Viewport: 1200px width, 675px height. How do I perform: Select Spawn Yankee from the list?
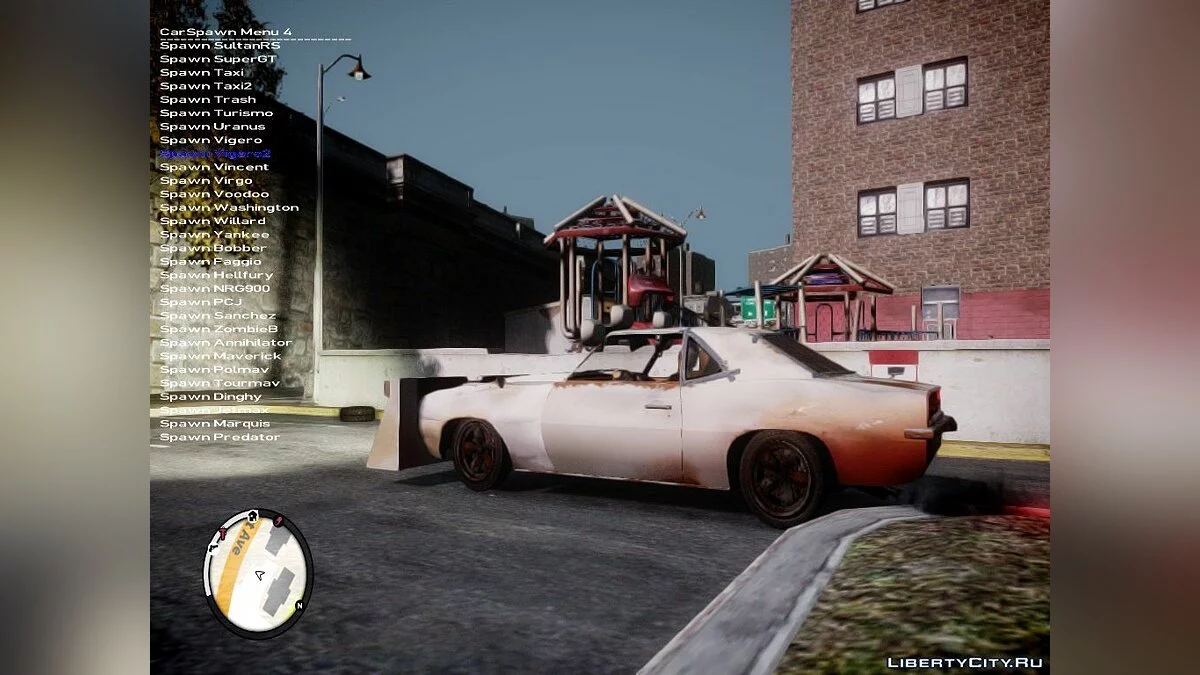click(x=214, y=234)
